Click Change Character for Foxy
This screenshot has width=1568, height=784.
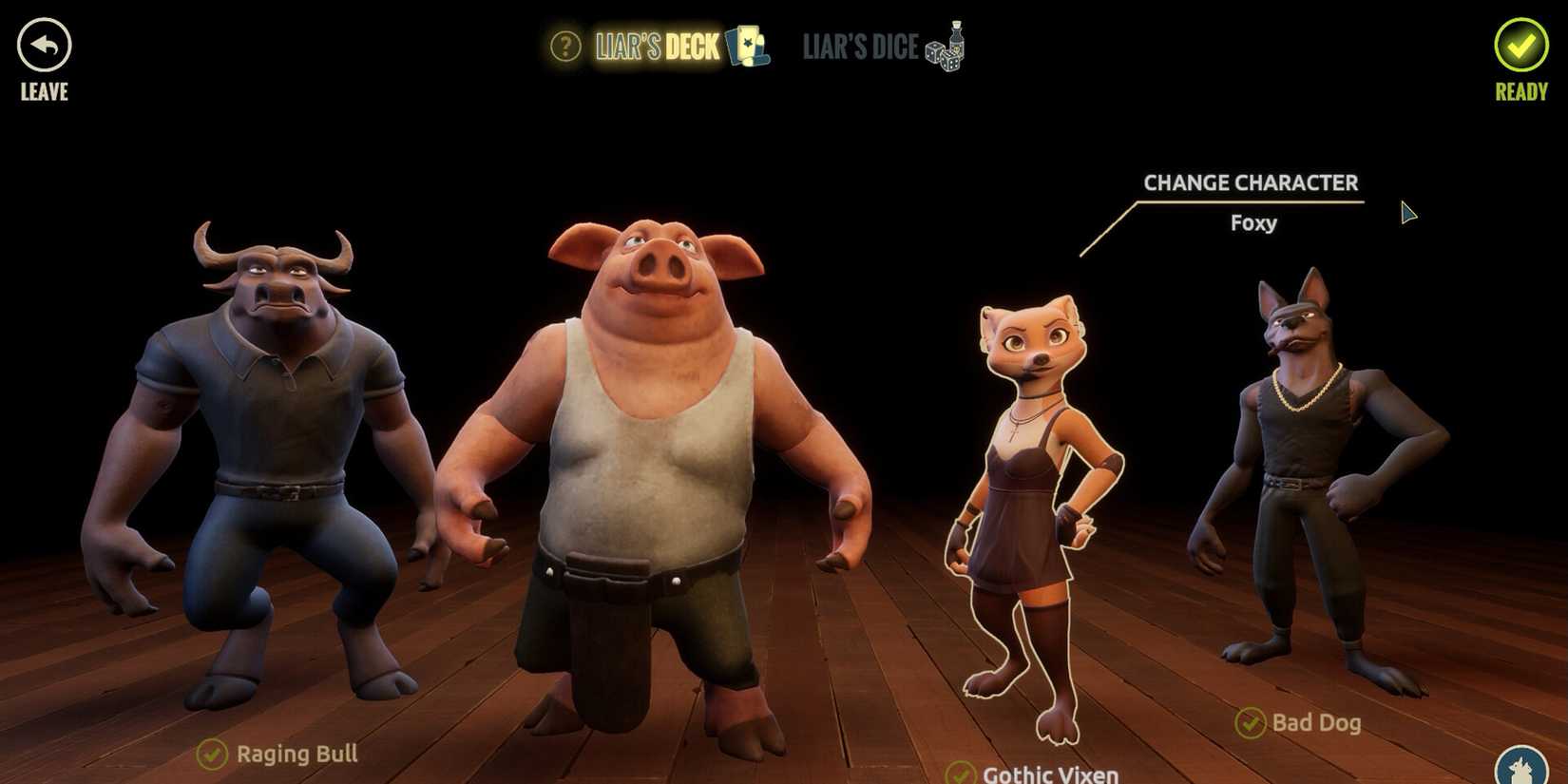1252,182
